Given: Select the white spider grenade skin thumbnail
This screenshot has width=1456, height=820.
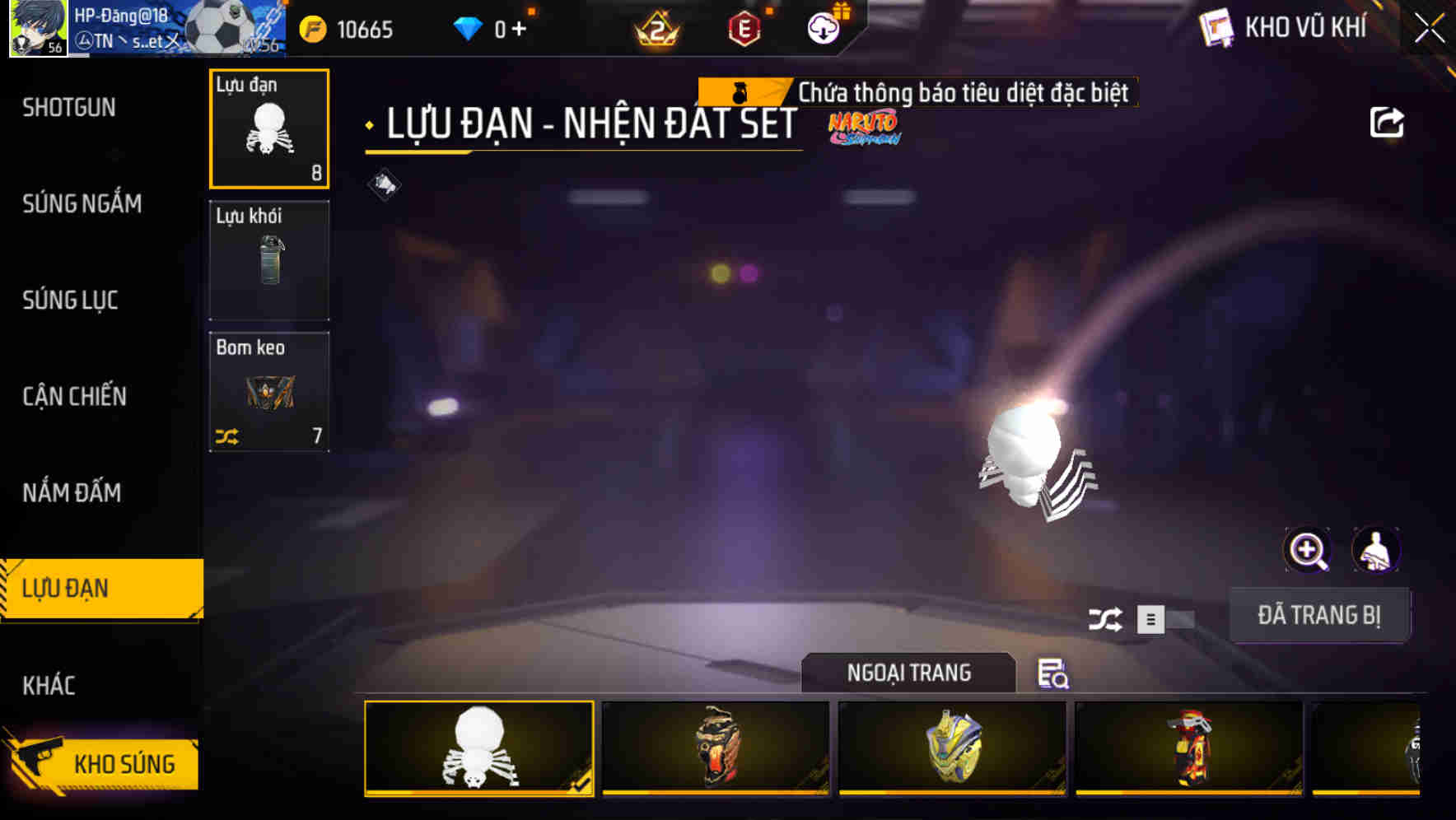Looking at the screenshot, I should (x=478, y=749).
